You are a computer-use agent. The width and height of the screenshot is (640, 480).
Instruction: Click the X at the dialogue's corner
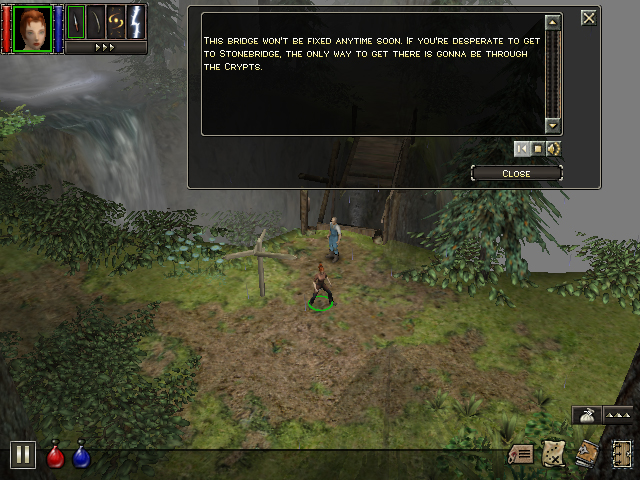tap(589, 17)
